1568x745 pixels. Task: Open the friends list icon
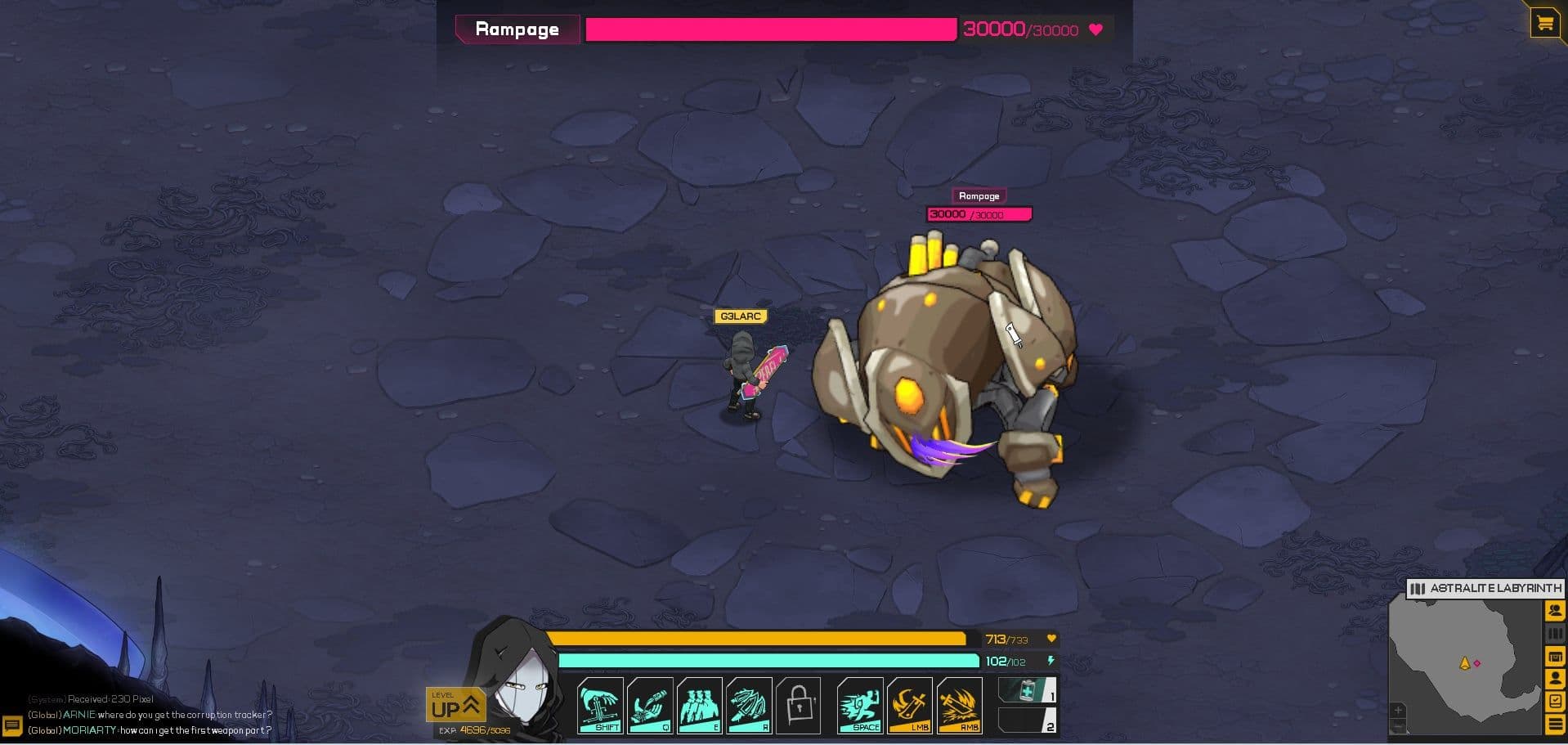pos(1554,611)
